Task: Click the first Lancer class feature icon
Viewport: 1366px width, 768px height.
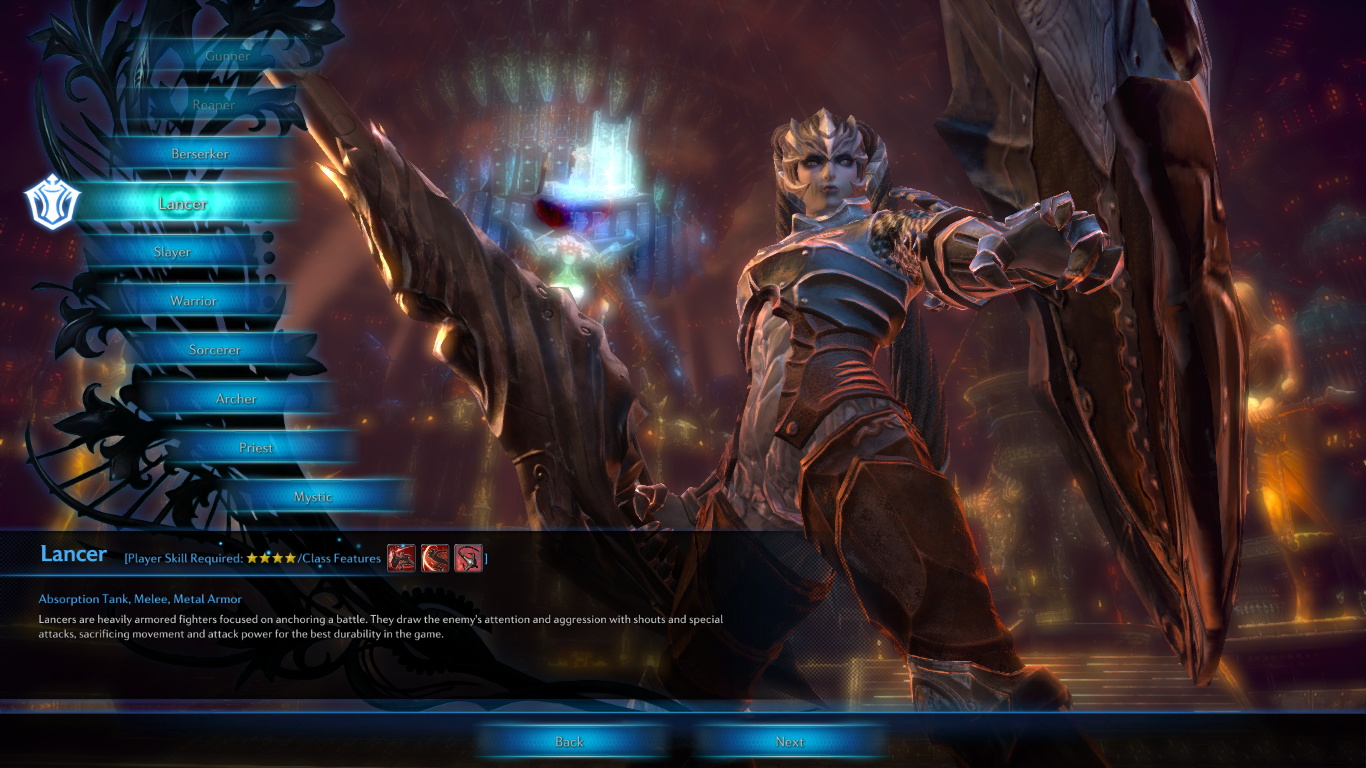Action: click(401, 558)
